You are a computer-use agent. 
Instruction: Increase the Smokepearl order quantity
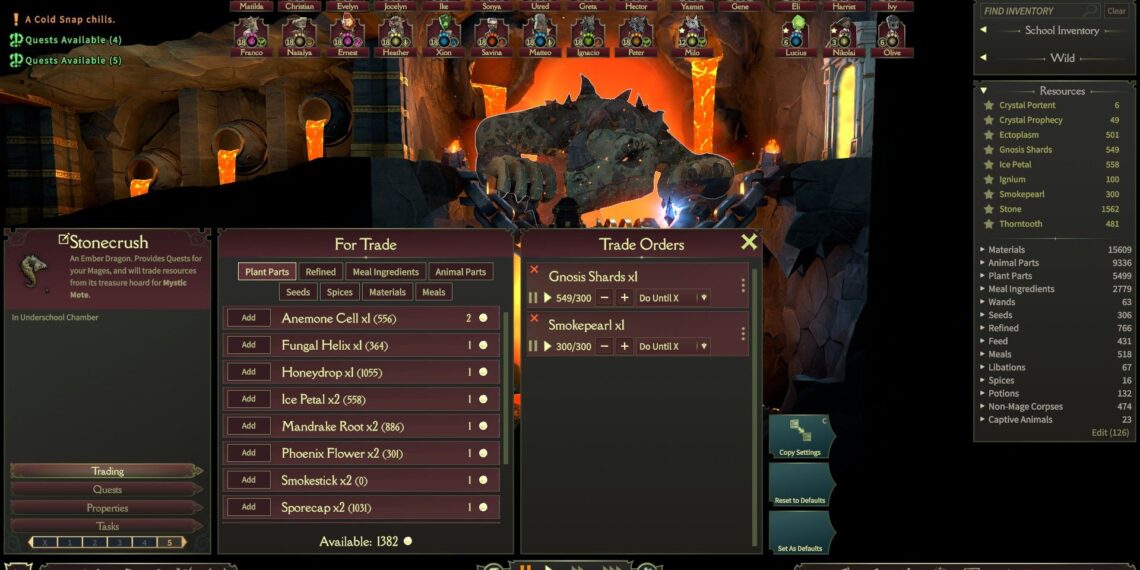pyautogui.click(x=625, y=346)
